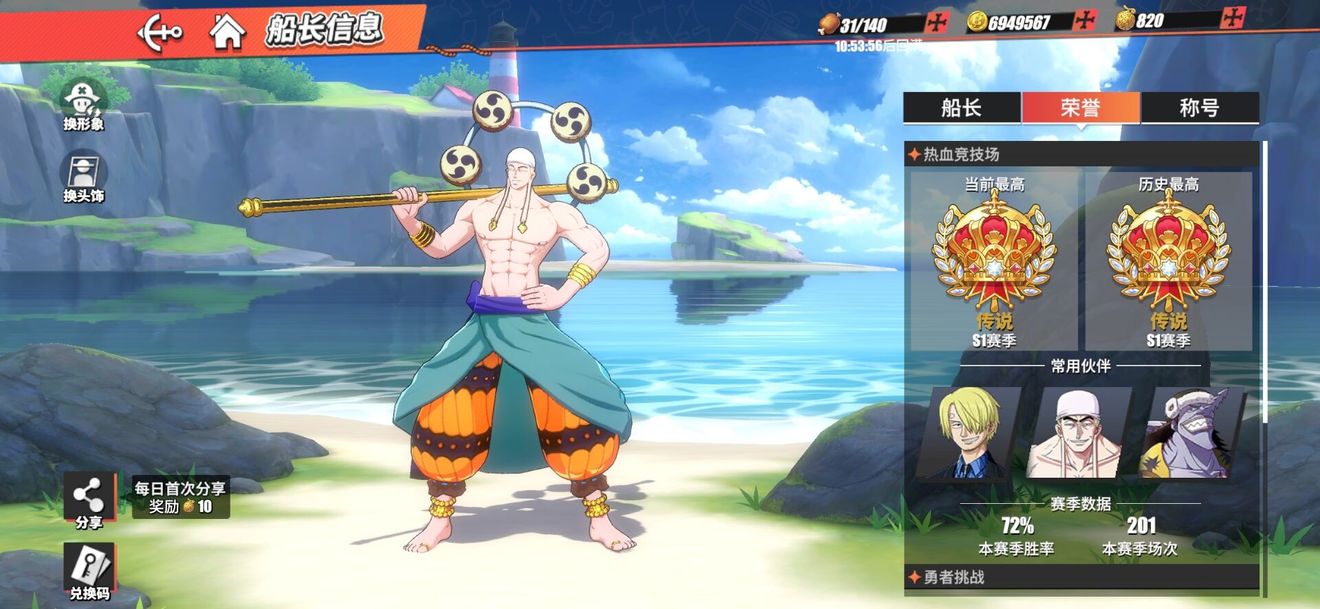Open the 换头饰 change headwear option

[84, 177]
